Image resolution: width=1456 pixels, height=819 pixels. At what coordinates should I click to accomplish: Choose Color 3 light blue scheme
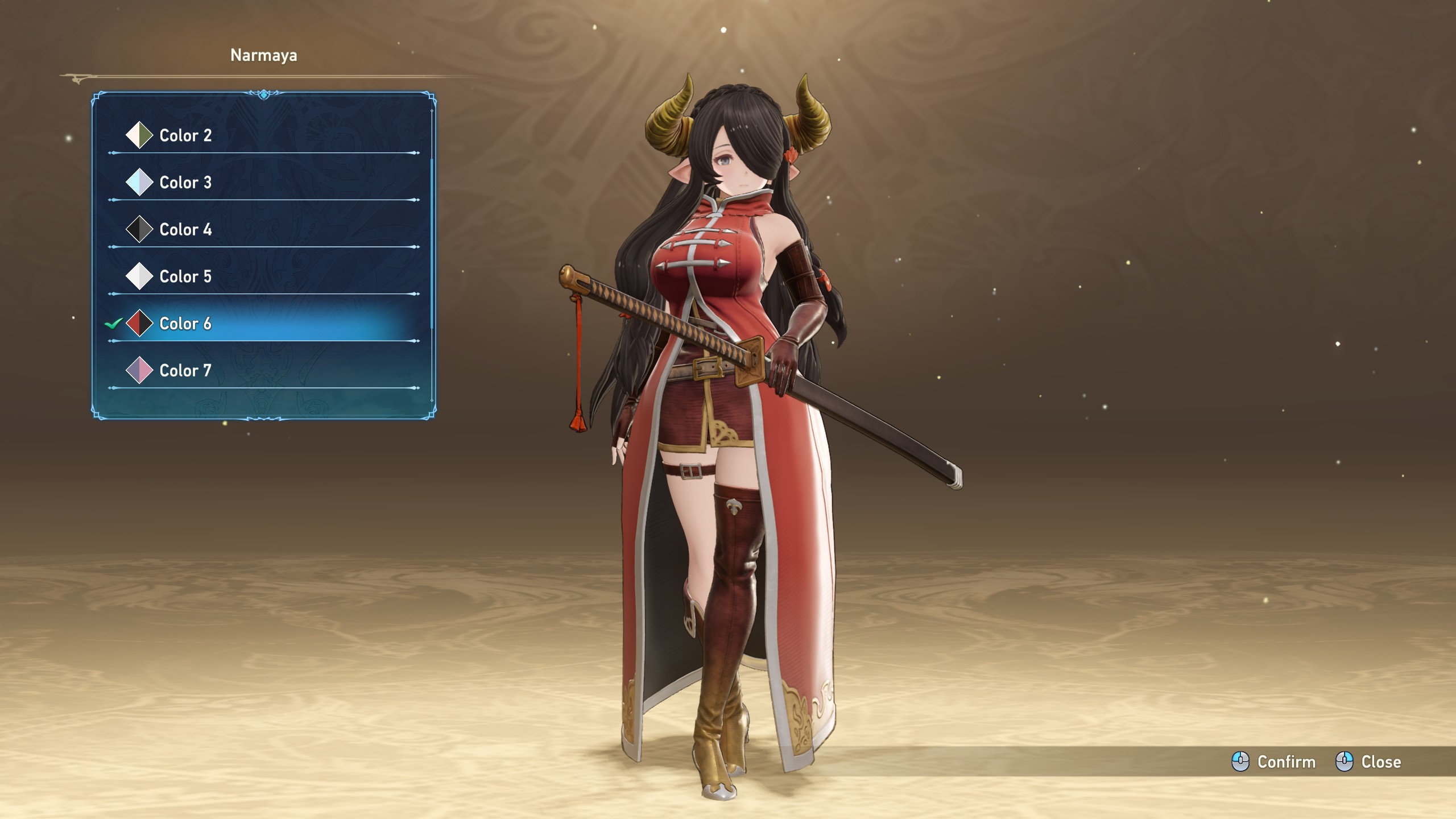[x=185, y=183]
